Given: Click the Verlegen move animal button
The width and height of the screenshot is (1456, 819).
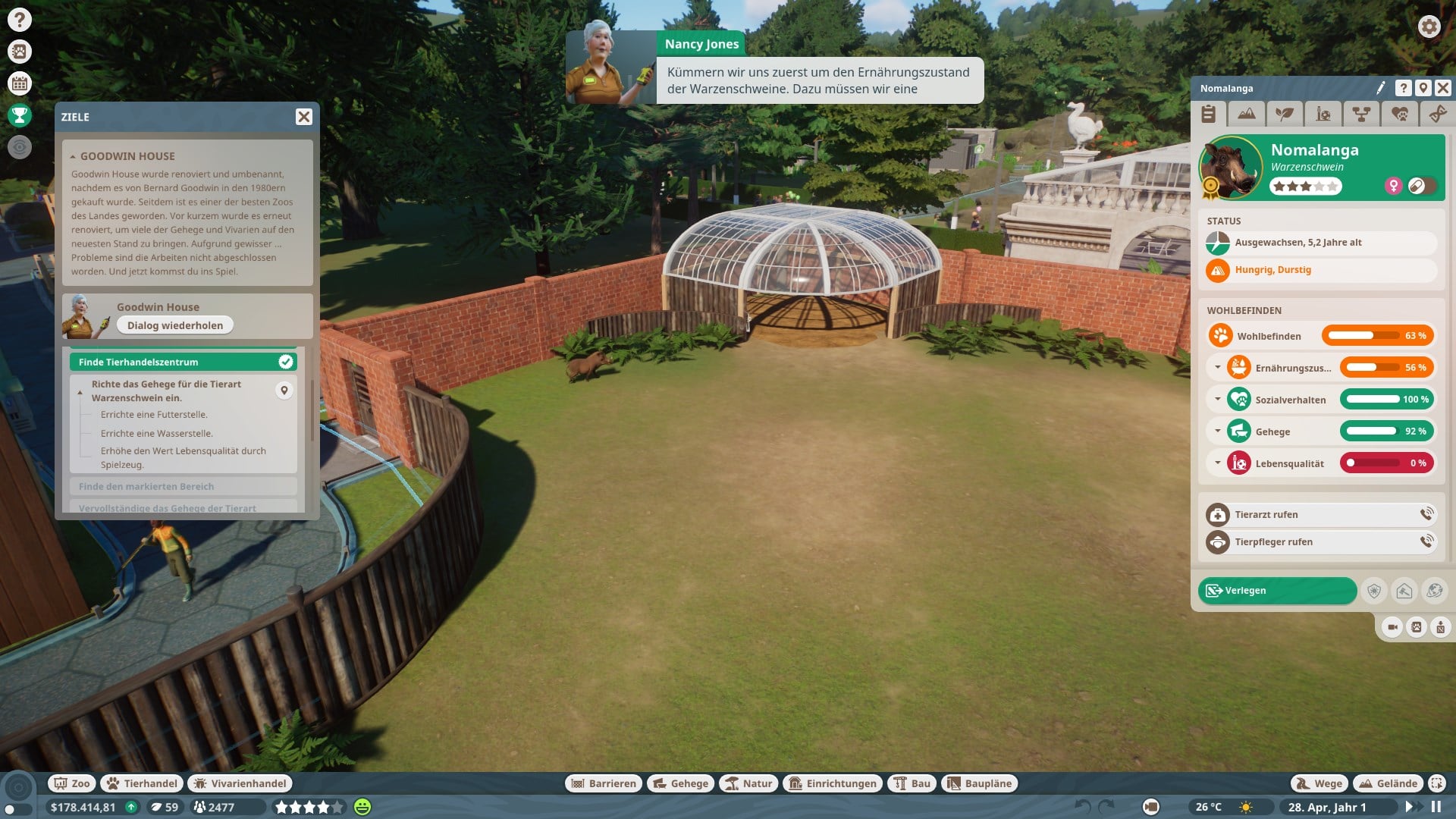Looking at the screenshot, I should pos(1277,591).
